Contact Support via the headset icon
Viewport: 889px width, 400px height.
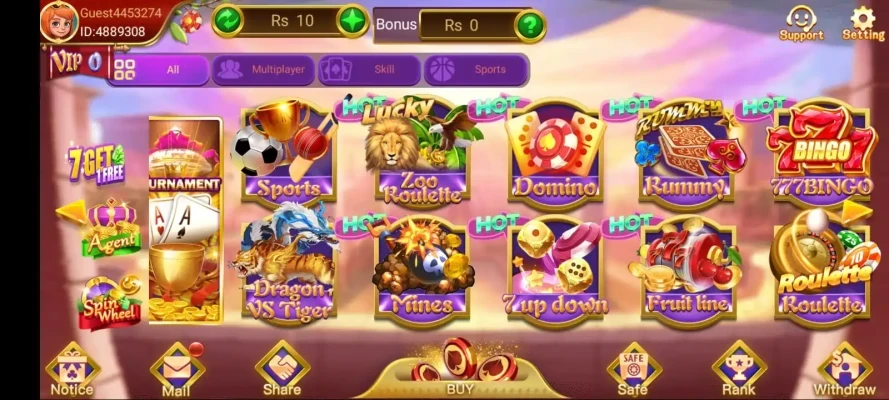pos(800,21)
